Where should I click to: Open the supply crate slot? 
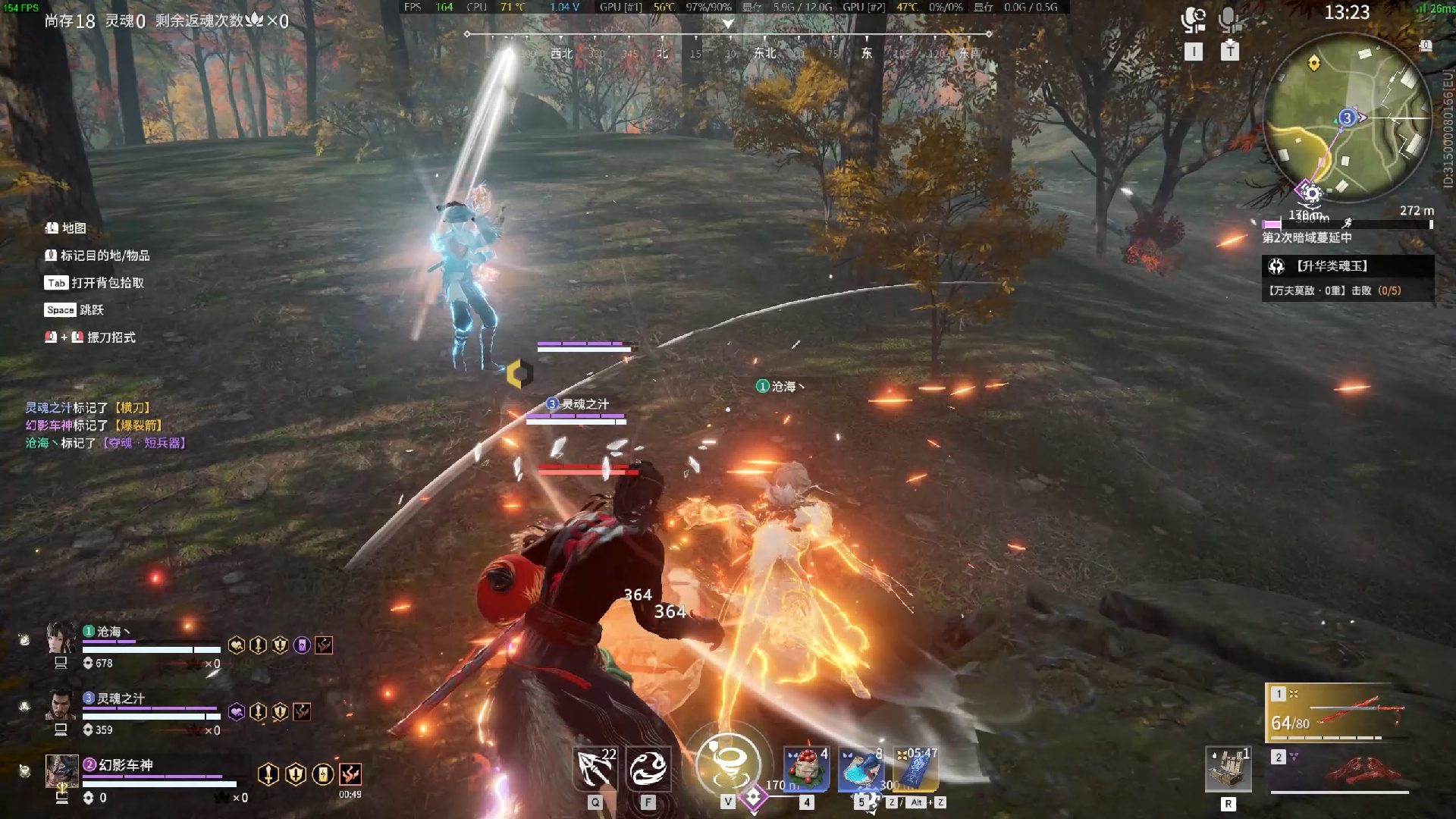point(1228,769)
